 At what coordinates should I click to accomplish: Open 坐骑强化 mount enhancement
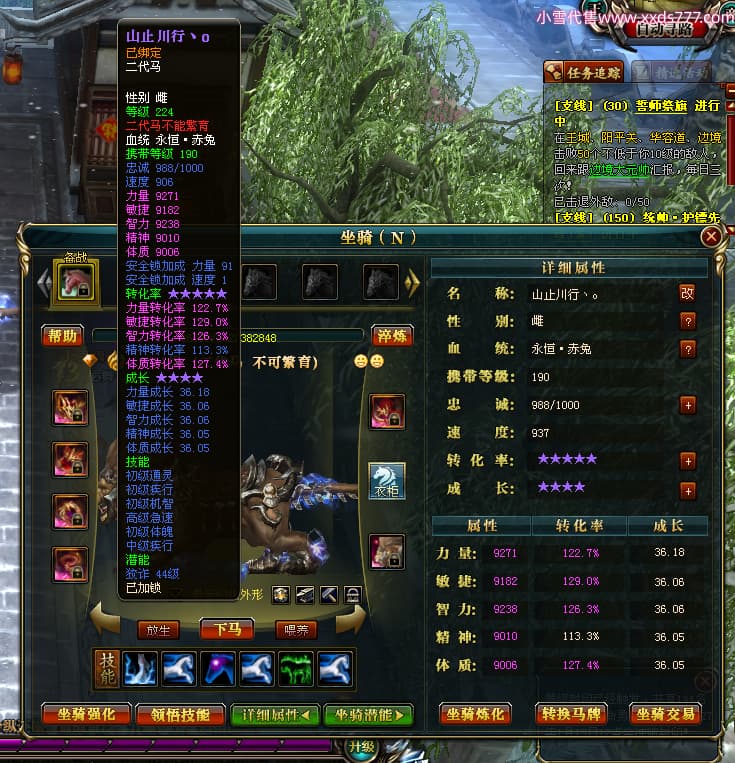point(86,715)
